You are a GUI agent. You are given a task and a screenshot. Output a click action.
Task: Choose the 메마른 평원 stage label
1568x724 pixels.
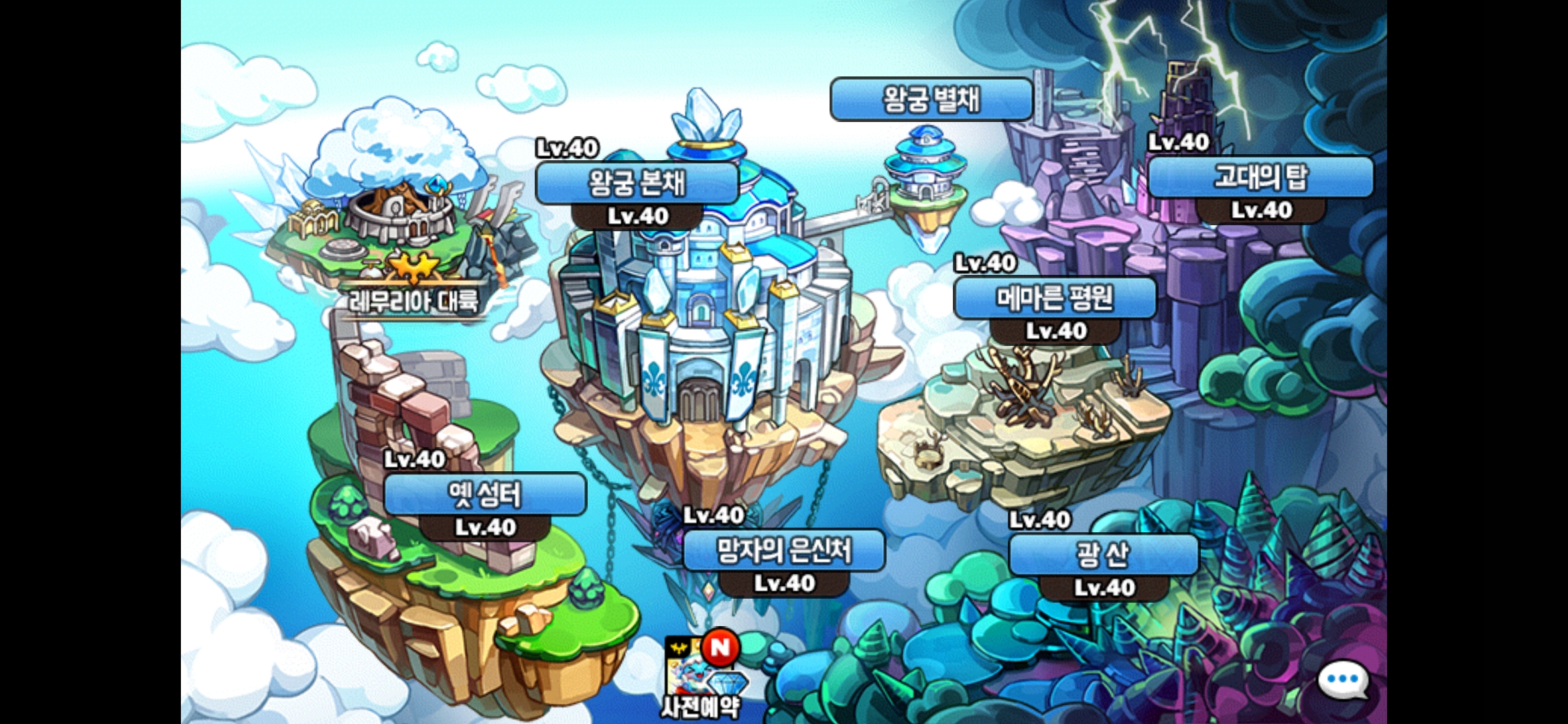[1055, 298]
